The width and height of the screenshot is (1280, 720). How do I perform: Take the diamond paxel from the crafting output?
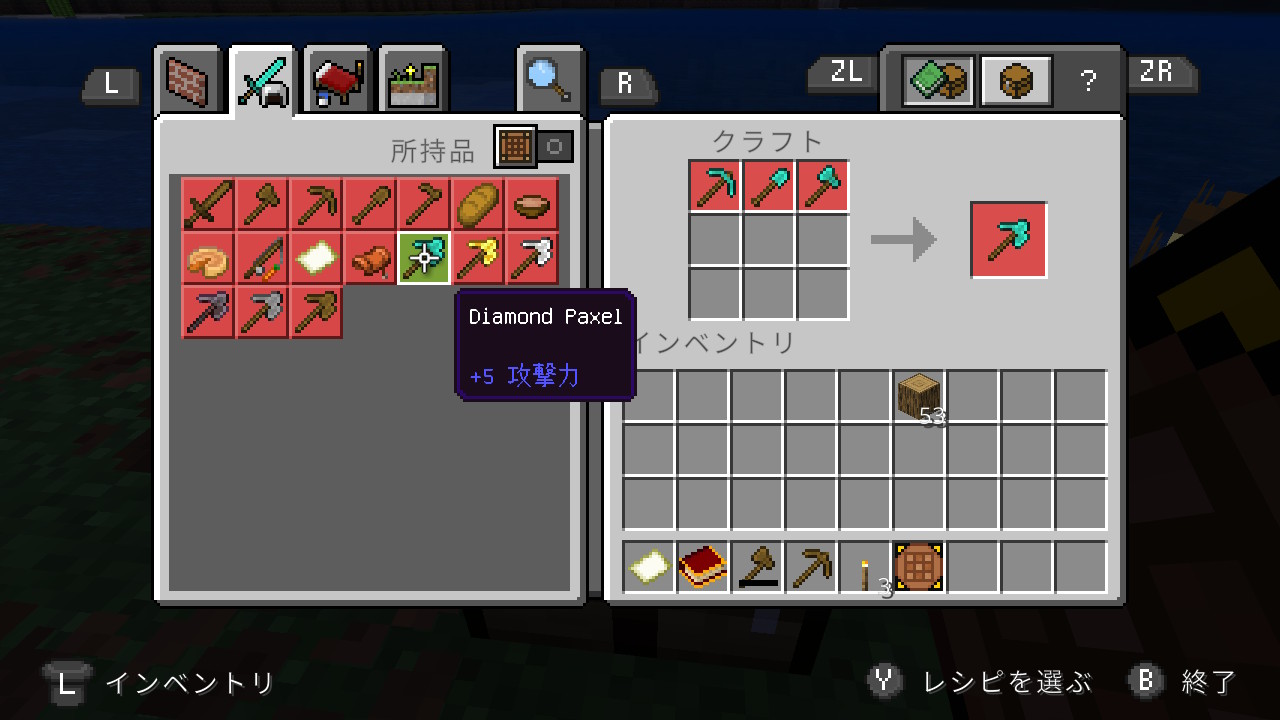[x=1008, y=240]
